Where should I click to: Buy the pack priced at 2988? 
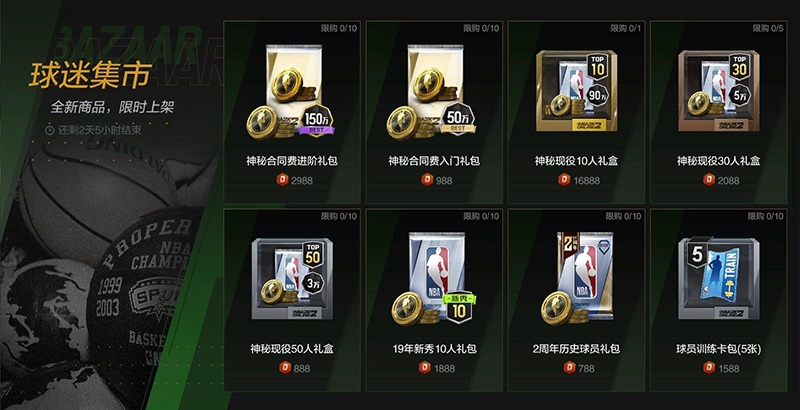294,179
